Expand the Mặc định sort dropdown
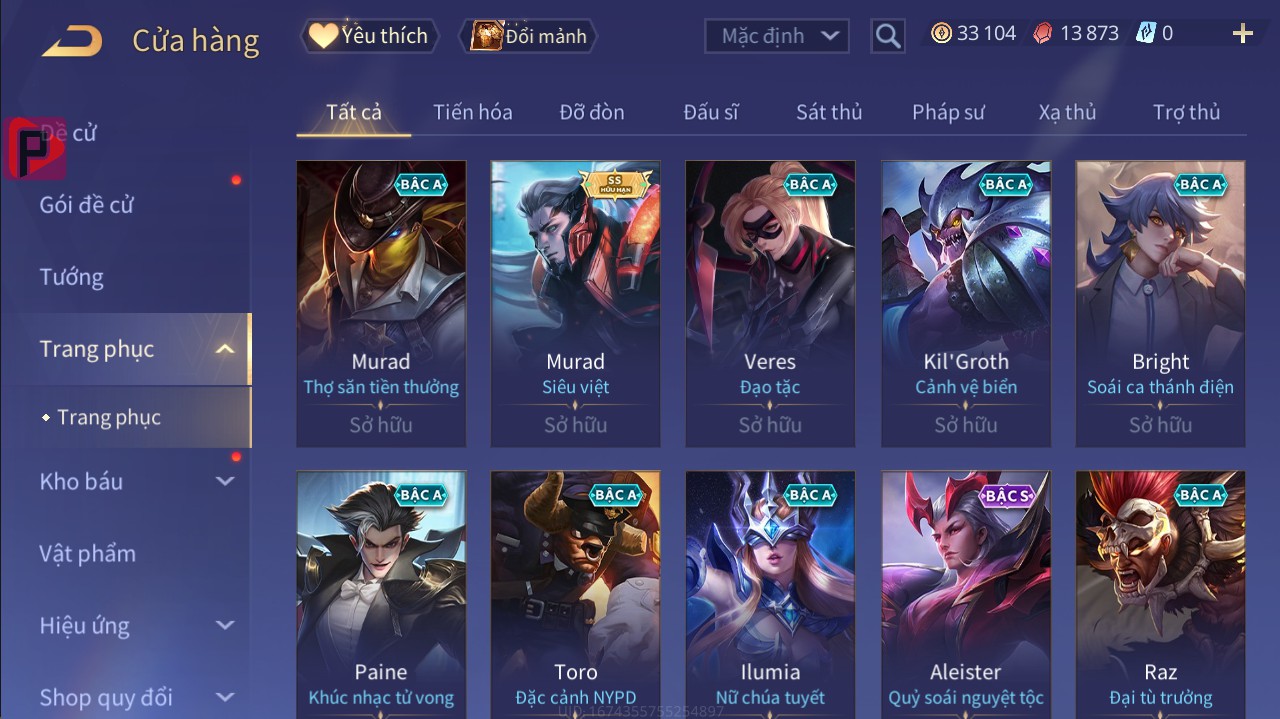Viewport: 1280px width, 719px height. tap(777, 36)
